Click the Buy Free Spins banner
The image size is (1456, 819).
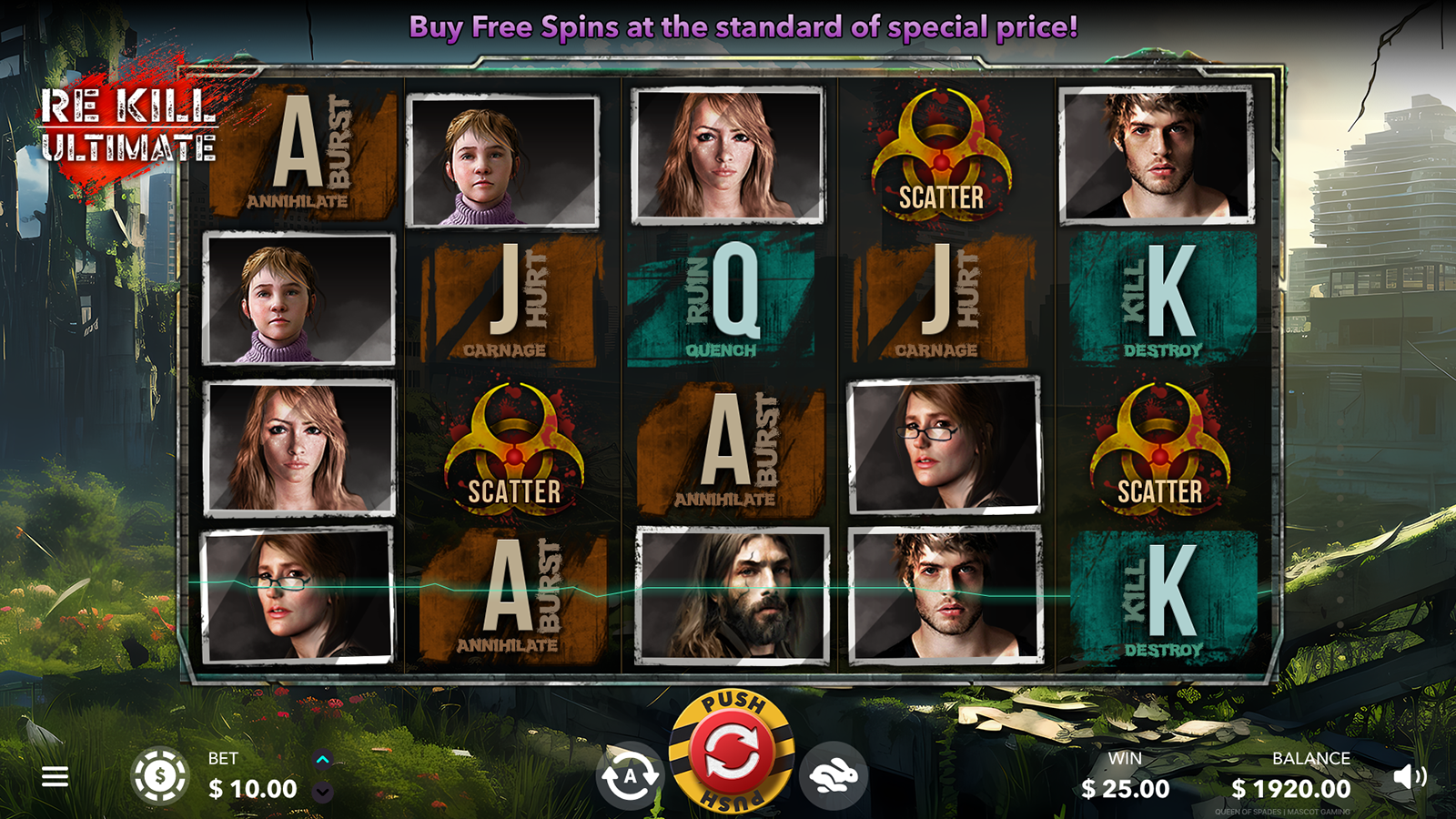point(743,27)
